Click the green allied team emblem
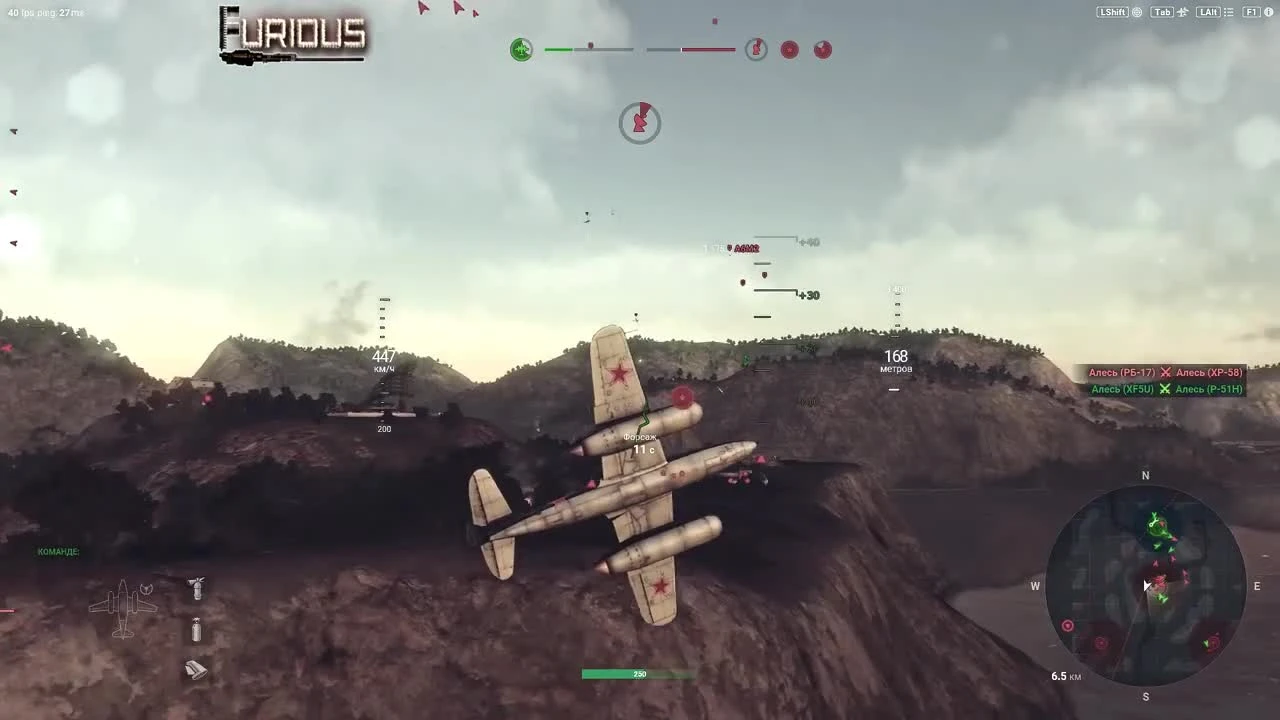1280x720 pixels. 521,49
